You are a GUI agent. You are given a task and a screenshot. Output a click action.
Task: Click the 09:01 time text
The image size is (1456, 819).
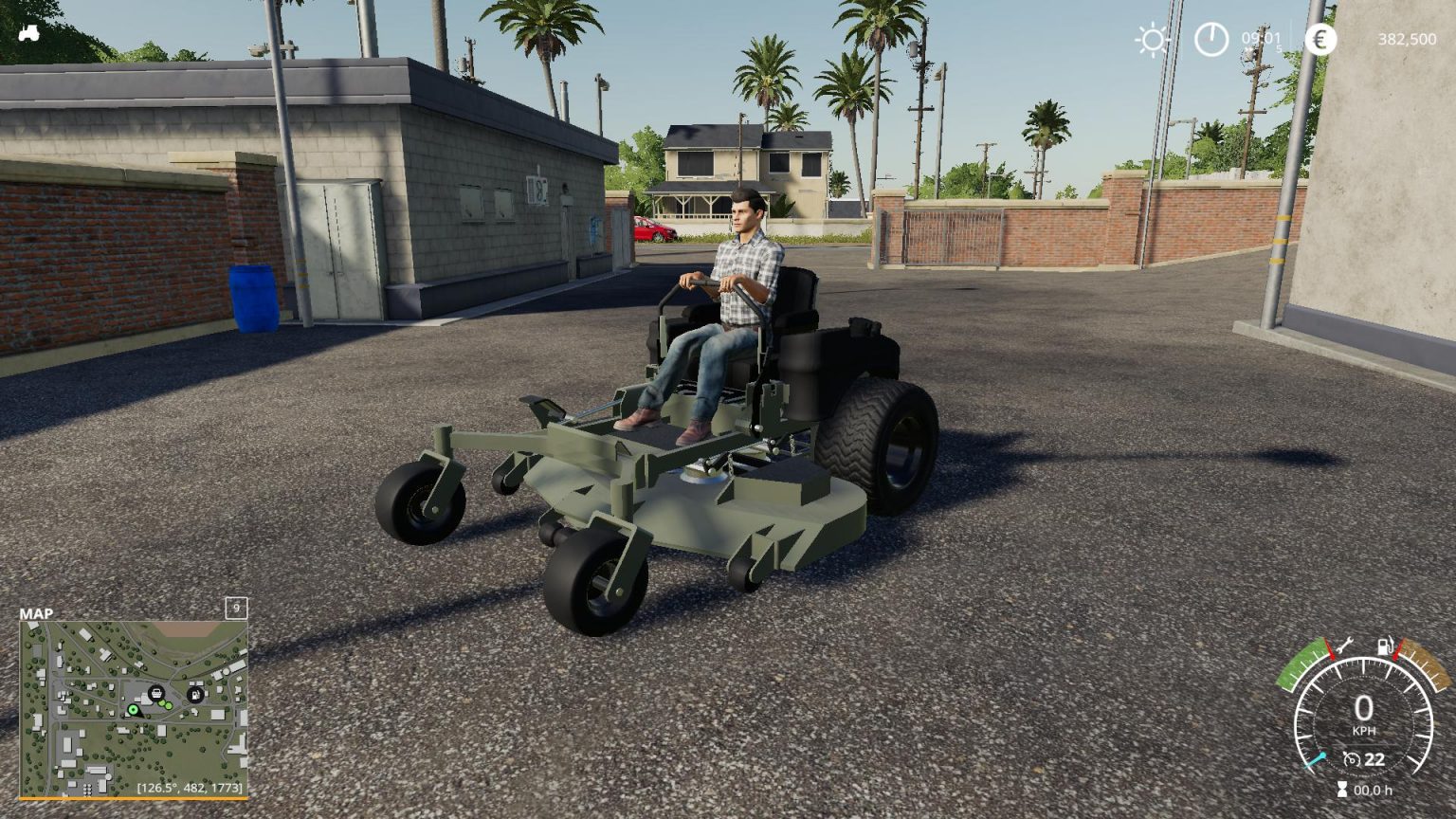coord(1264,40)
